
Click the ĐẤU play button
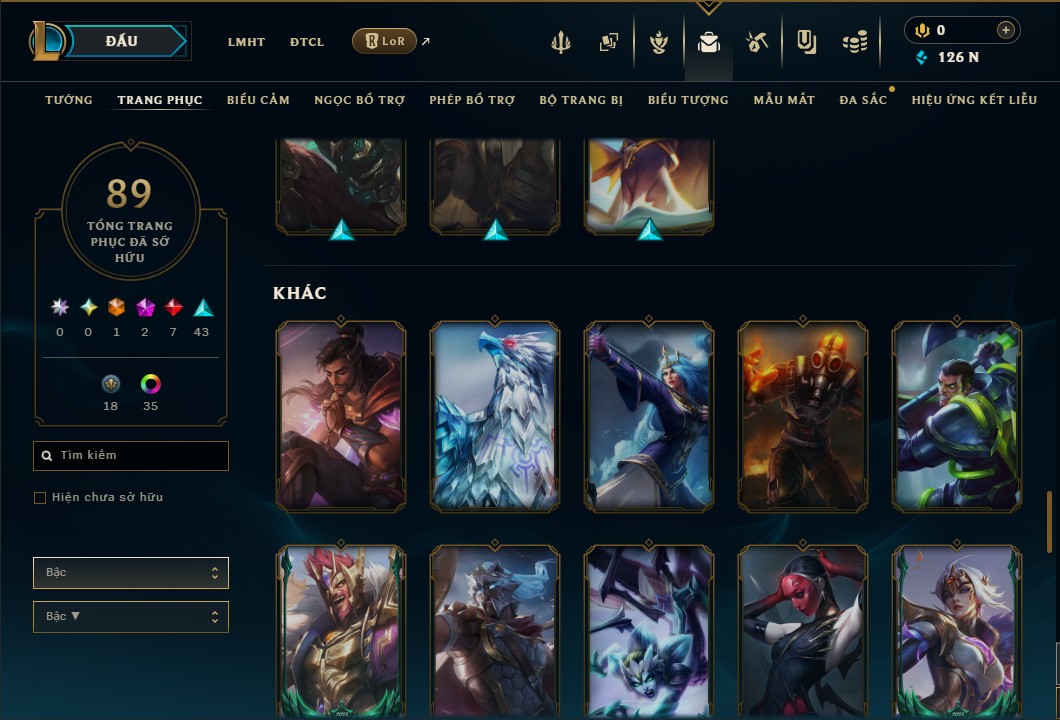tap(122, 41)
